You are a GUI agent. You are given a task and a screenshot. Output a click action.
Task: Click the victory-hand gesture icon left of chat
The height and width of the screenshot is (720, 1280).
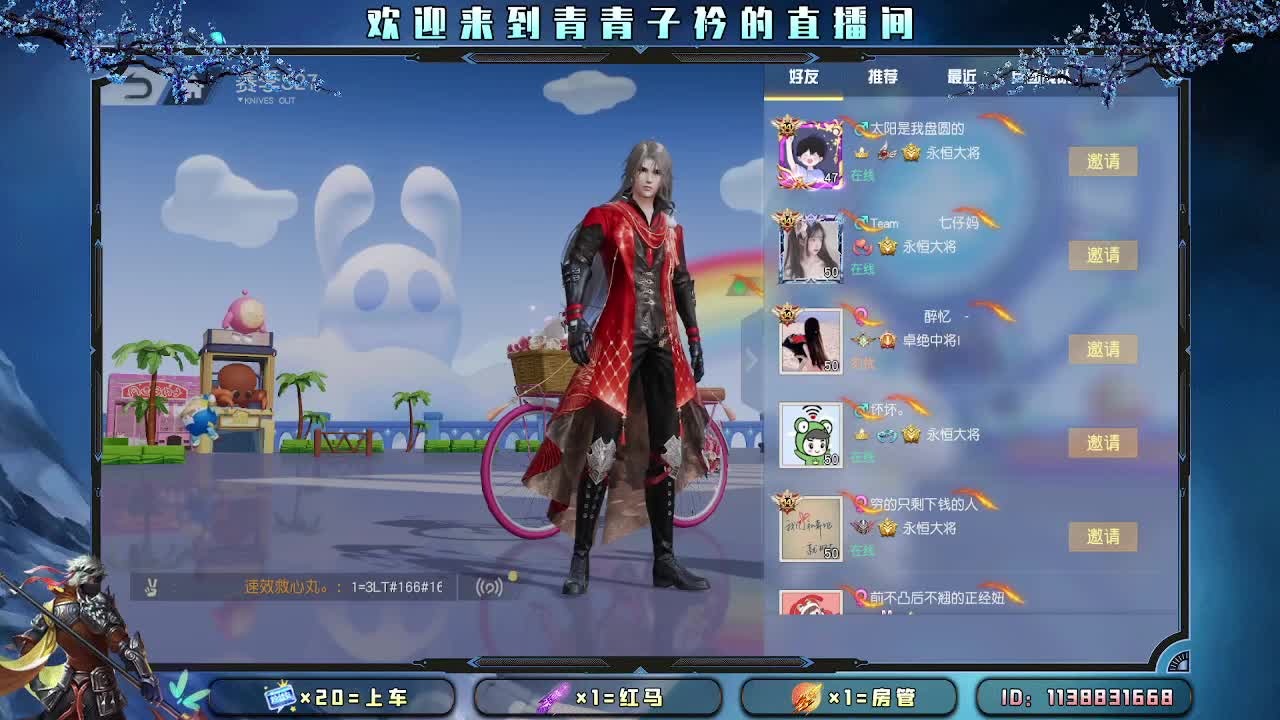coord(152,586)
